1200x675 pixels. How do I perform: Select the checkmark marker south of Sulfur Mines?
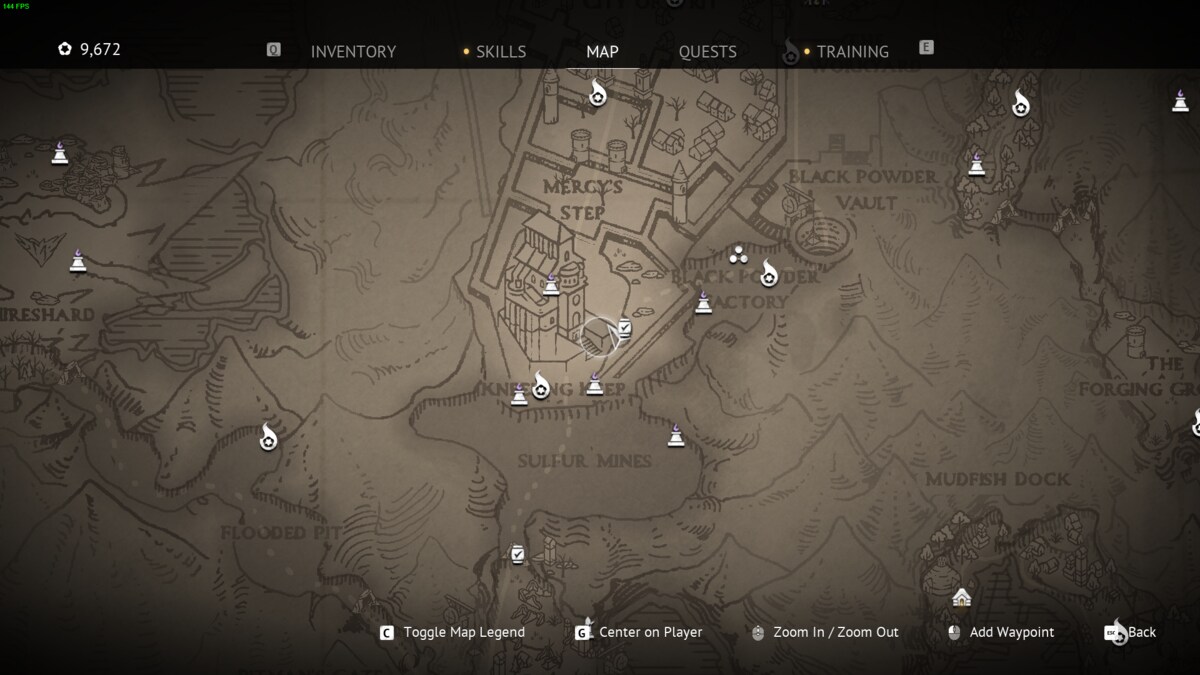click(517, 553)
